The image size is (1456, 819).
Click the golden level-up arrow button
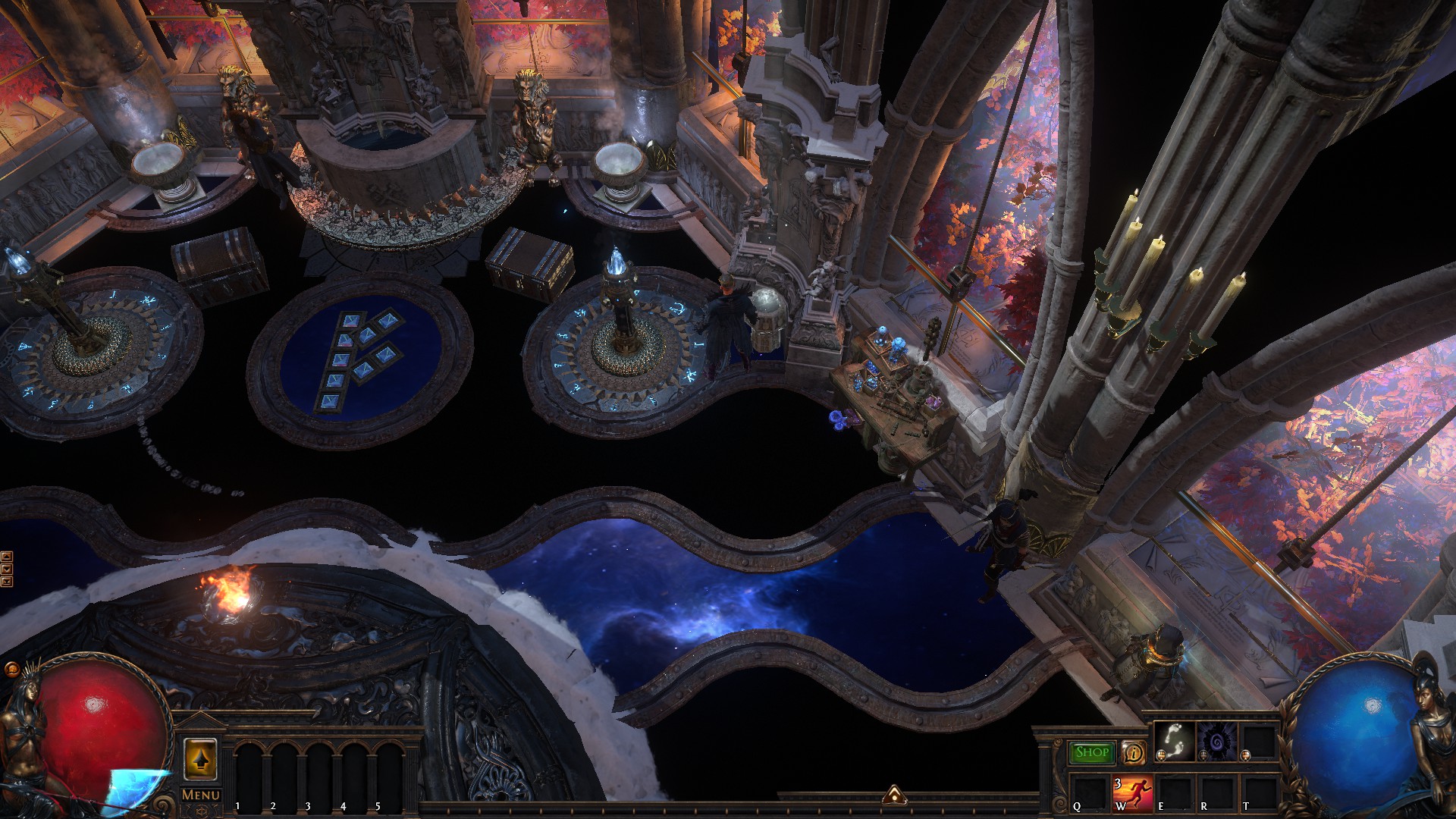click(200, 759)
